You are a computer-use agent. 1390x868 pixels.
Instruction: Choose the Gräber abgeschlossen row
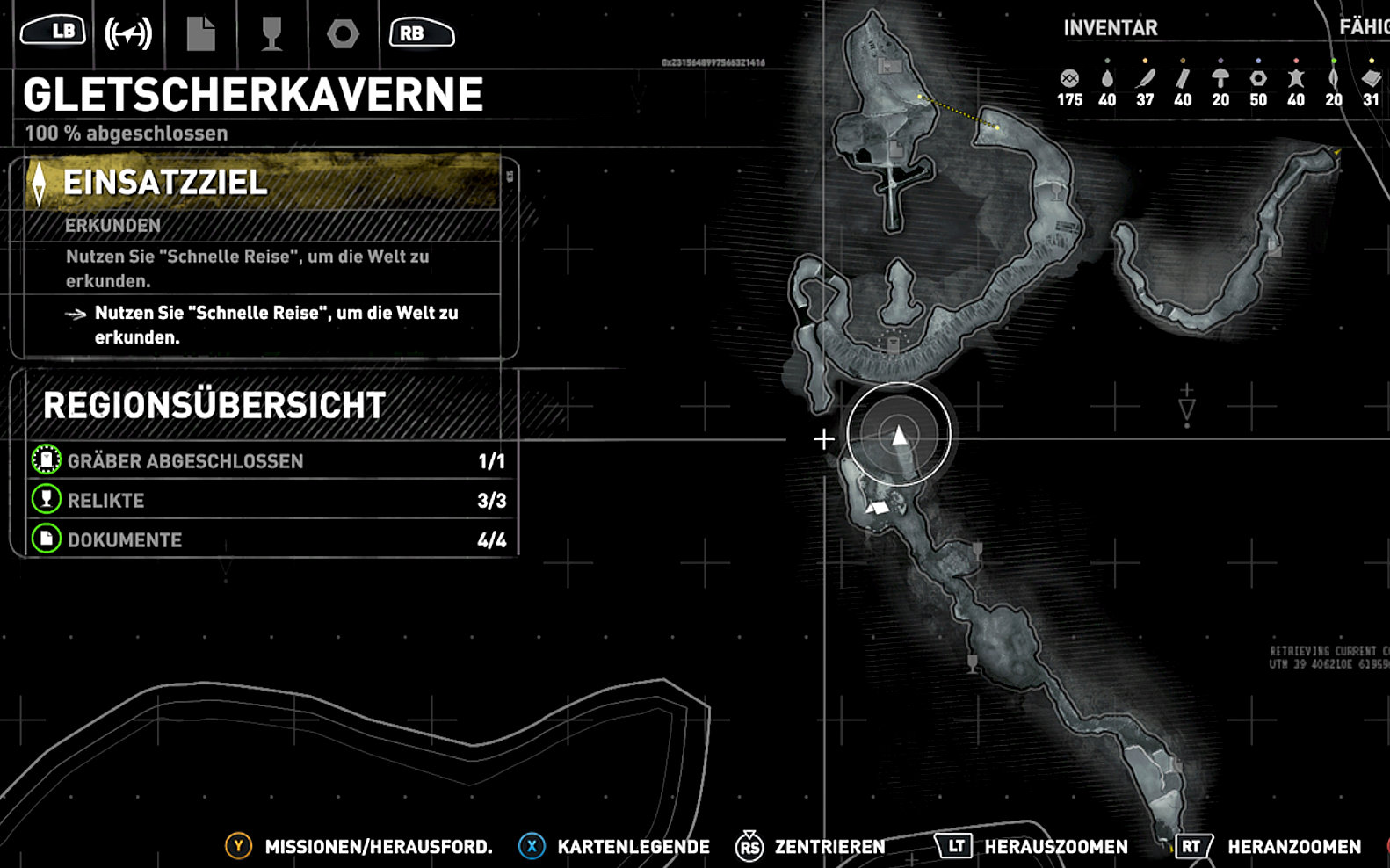pos(271,460)
